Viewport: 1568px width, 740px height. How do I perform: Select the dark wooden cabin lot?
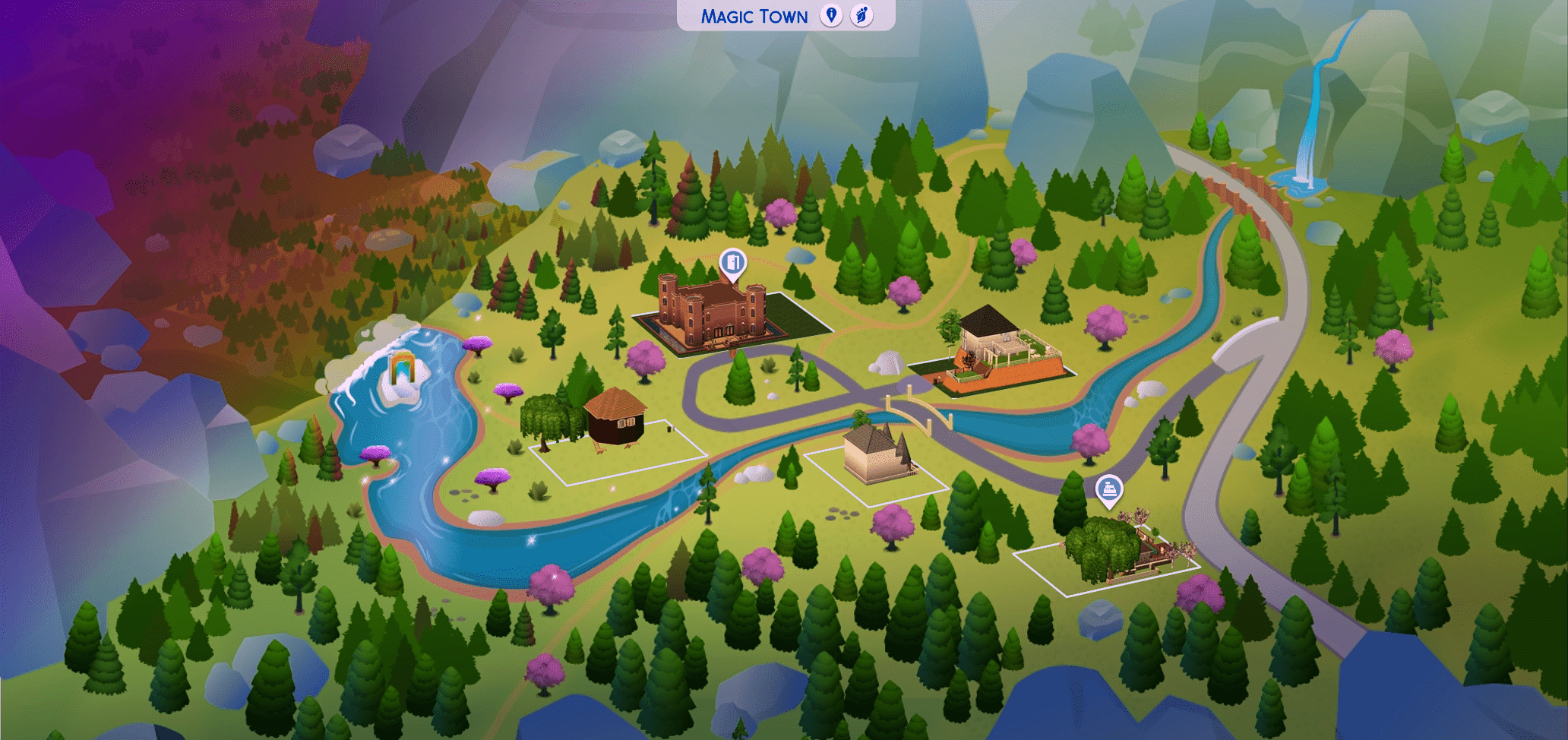[x=615, y=418]
